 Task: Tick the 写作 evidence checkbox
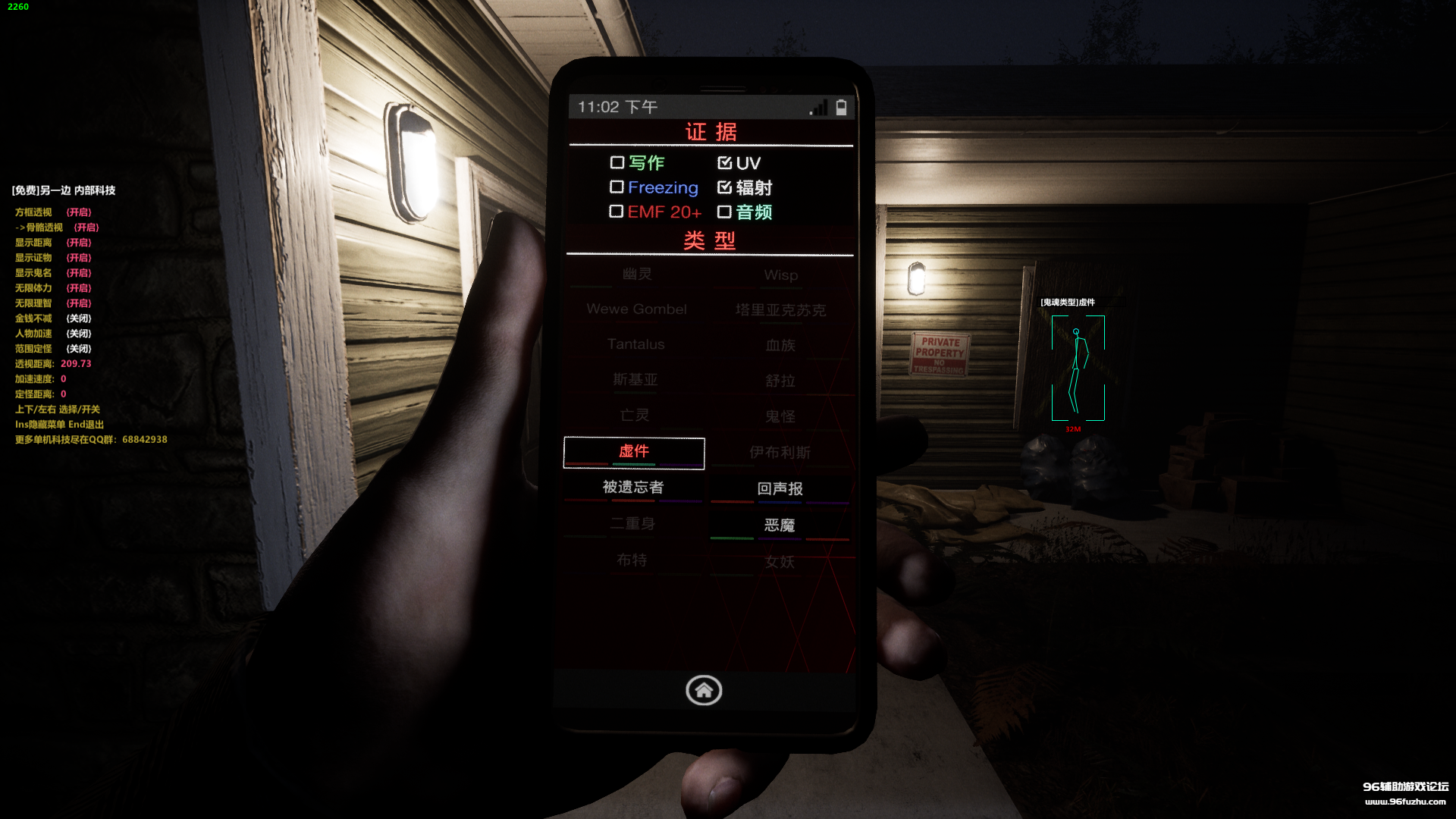tap(617, 162)
